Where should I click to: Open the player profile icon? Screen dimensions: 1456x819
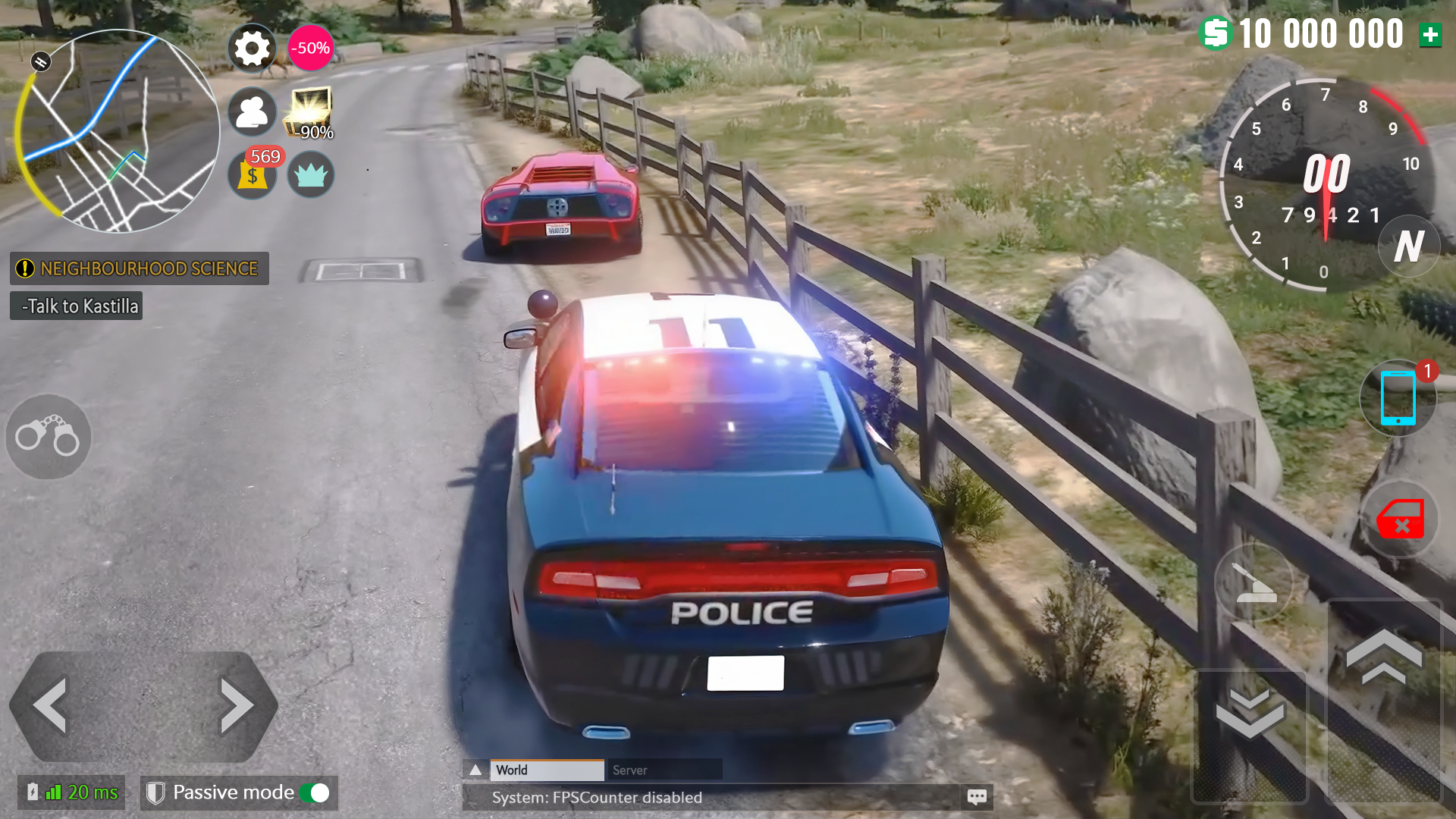[x=252, y=111]
